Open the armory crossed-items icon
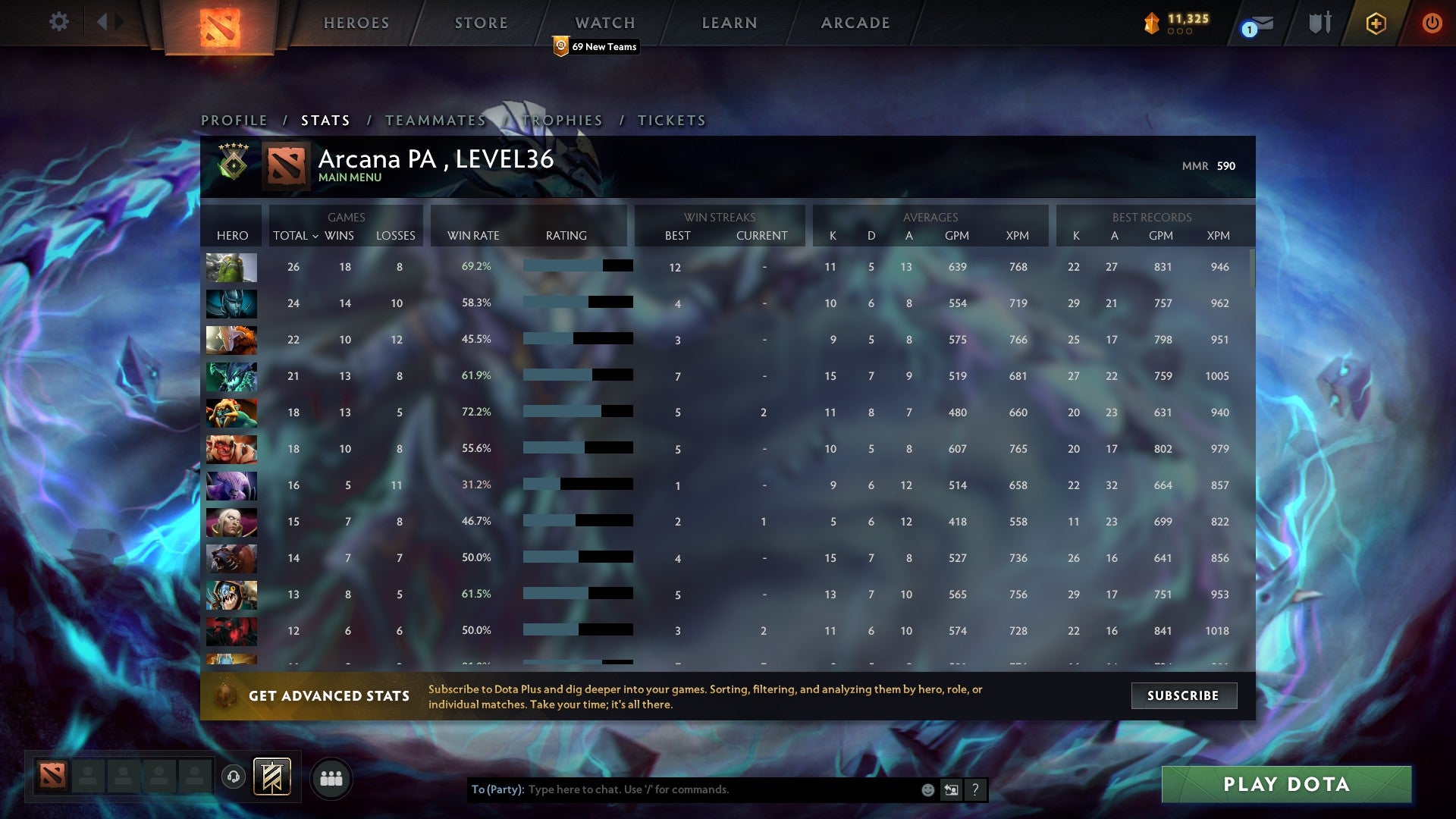 (1319, 22)
